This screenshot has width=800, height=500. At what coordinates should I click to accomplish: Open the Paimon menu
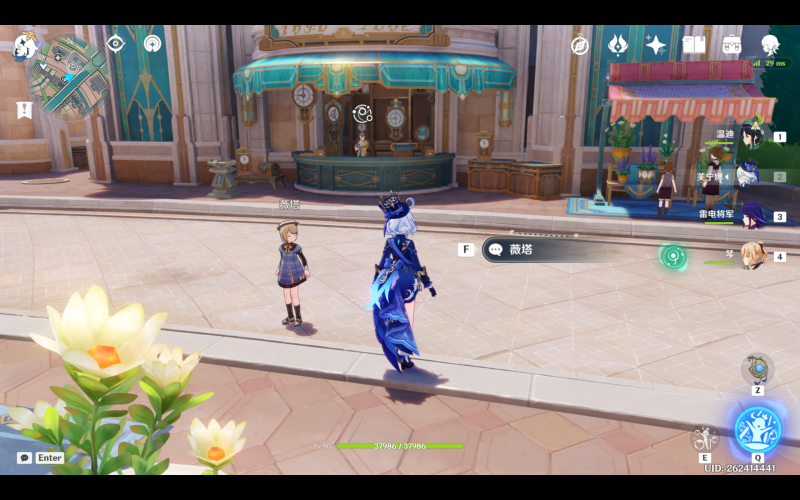coord(24,47)
